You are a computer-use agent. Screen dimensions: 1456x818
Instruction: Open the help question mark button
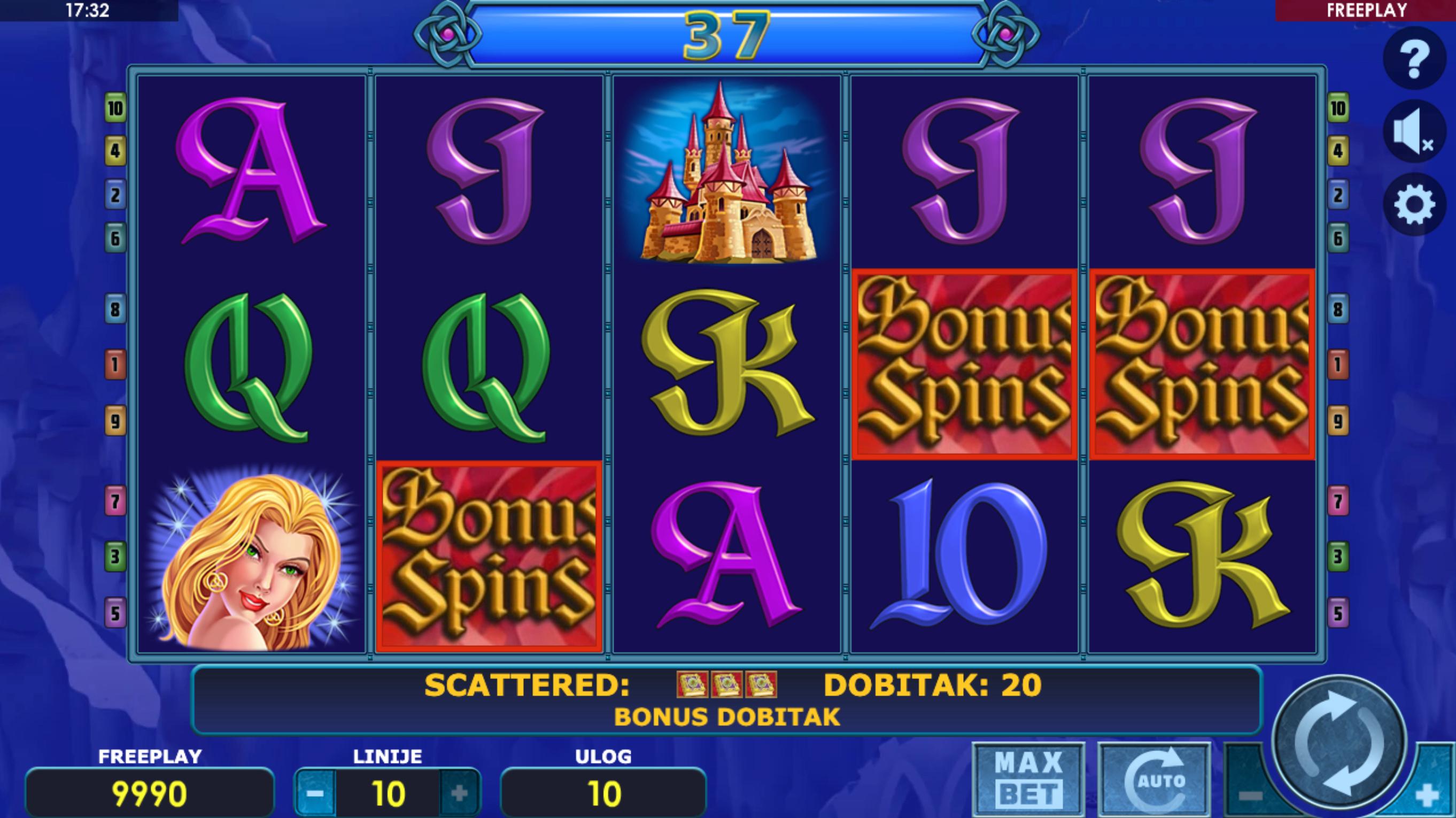[1414, 57]
